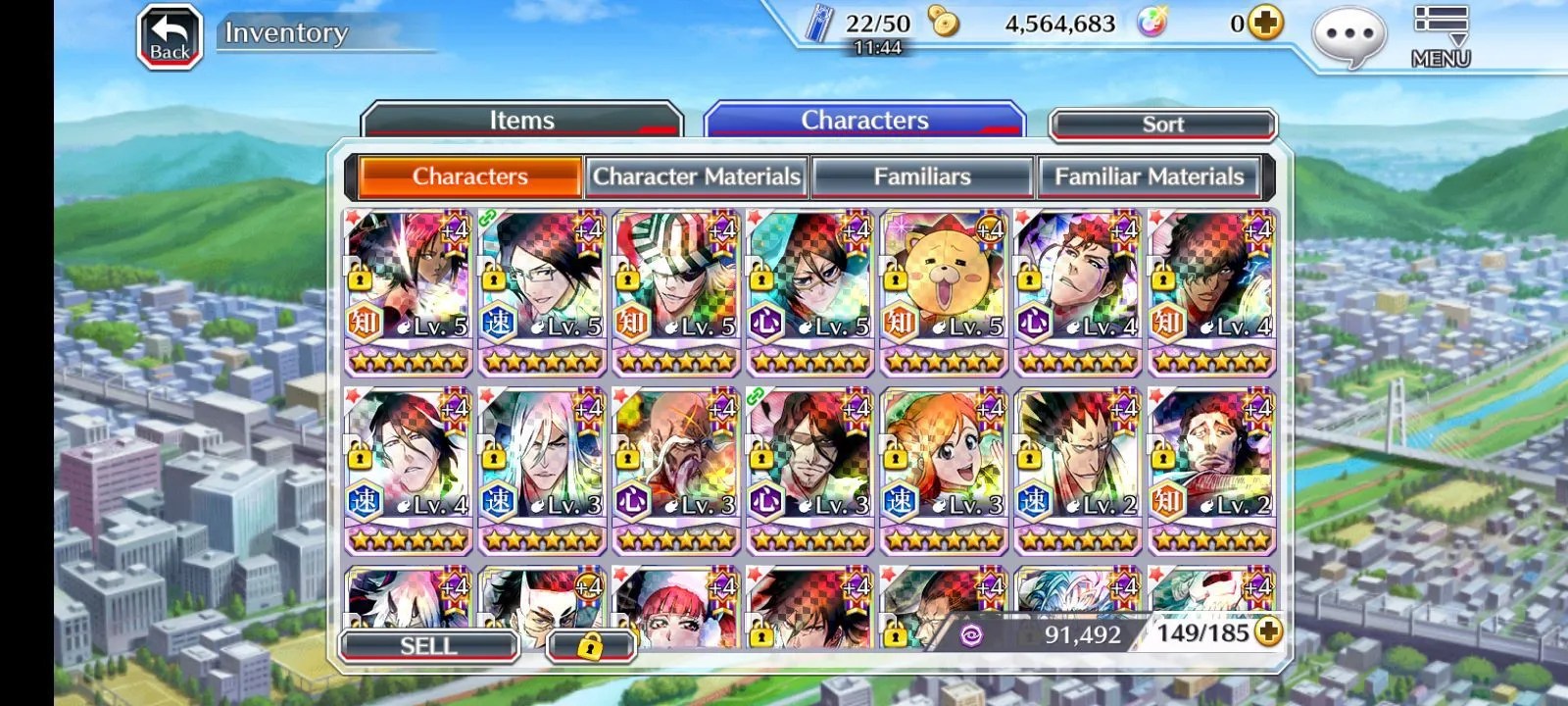This screenshot has width=1568, height=706.
Task: Go back using the Back button
Action: (x=170, y=37)
